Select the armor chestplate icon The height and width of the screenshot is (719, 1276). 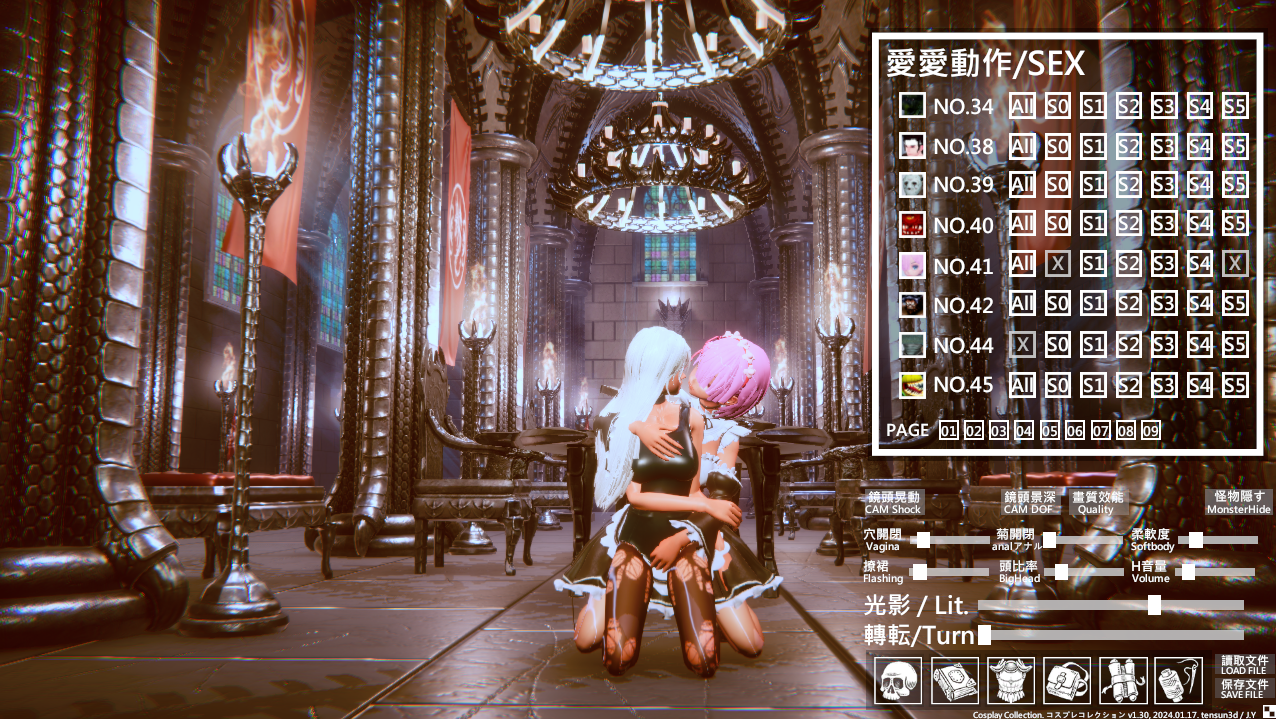(x=1010, y=680)
